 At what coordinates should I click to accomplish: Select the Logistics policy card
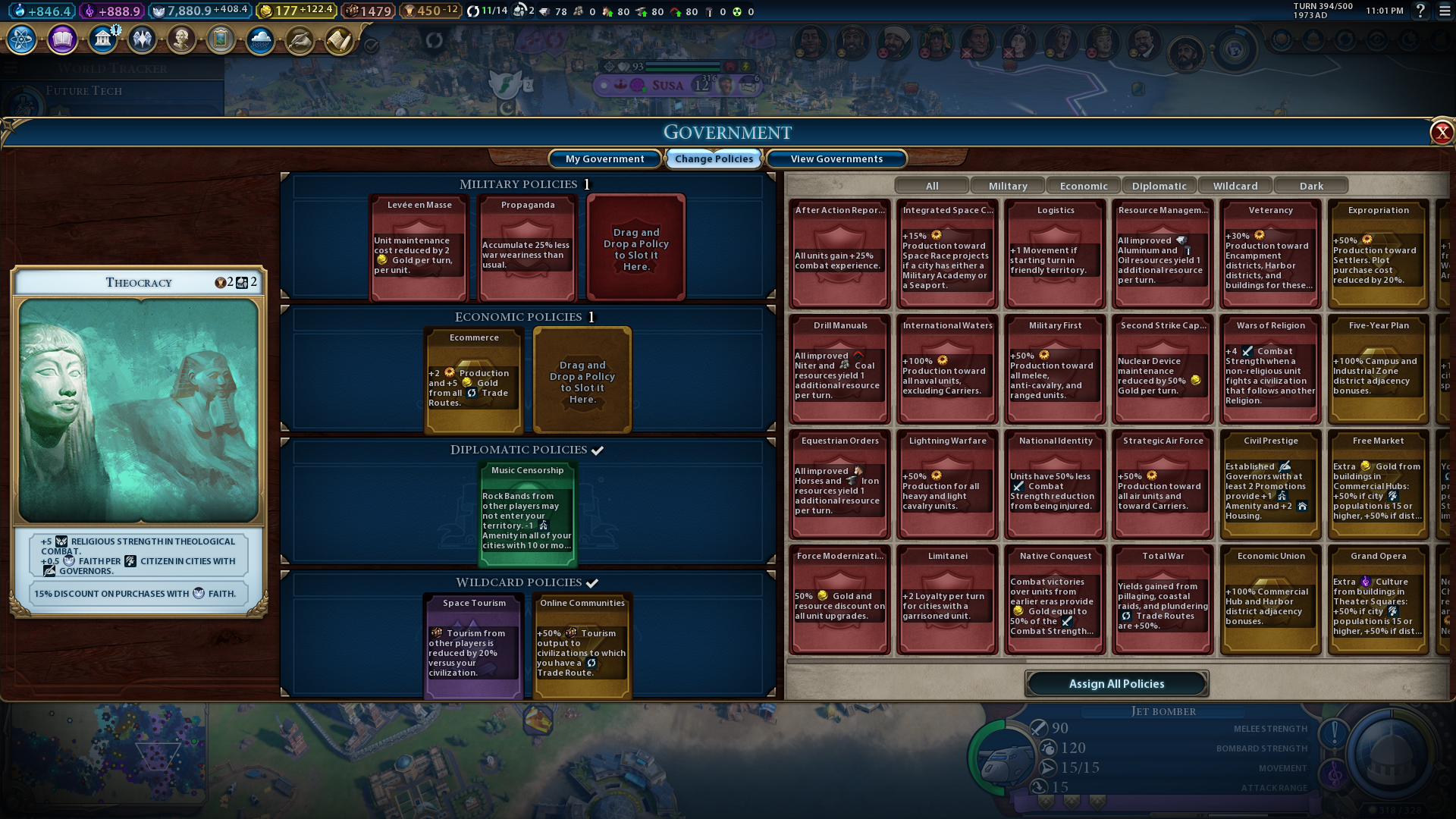click(x=1055, y=254)
